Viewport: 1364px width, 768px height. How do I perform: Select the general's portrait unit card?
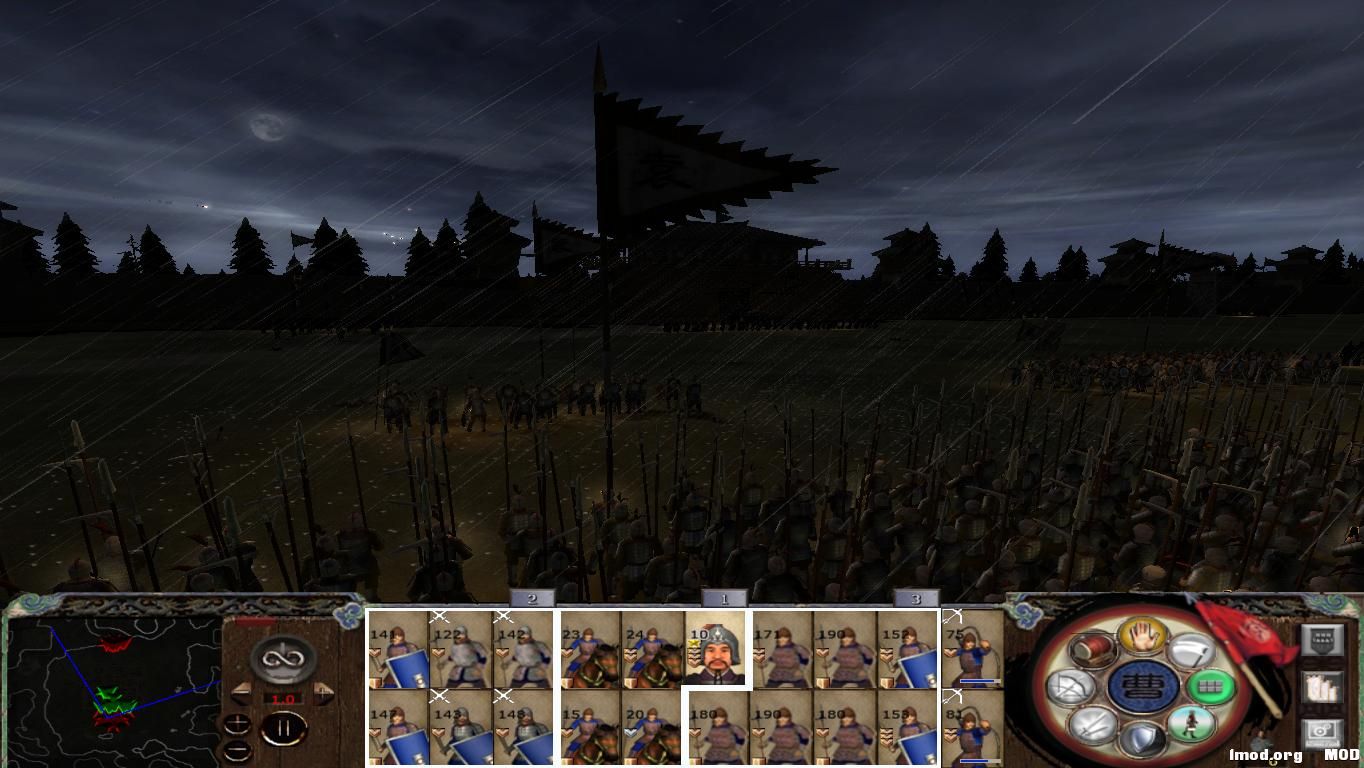tap(717, 650)
